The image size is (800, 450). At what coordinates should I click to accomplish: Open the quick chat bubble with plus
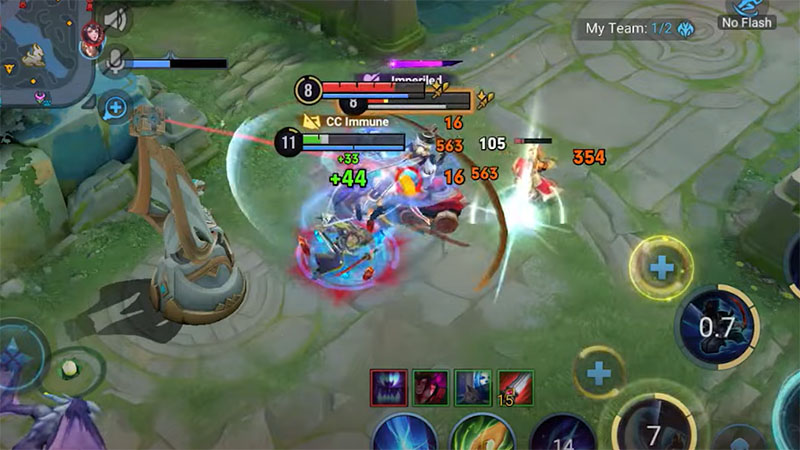(116, 106)
